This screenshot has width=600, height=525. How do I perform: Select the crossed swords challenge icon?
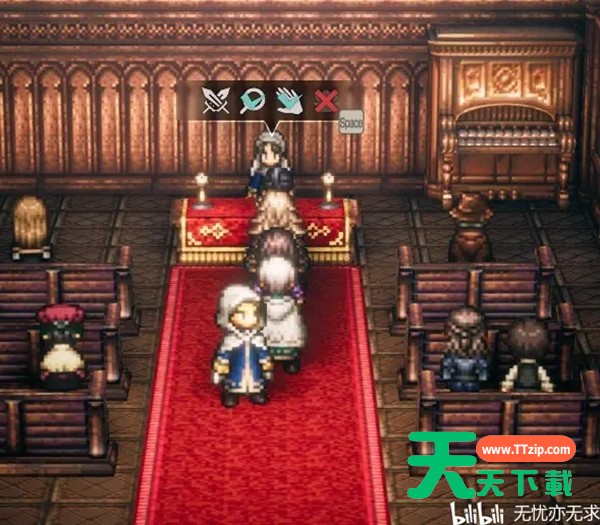217,100
